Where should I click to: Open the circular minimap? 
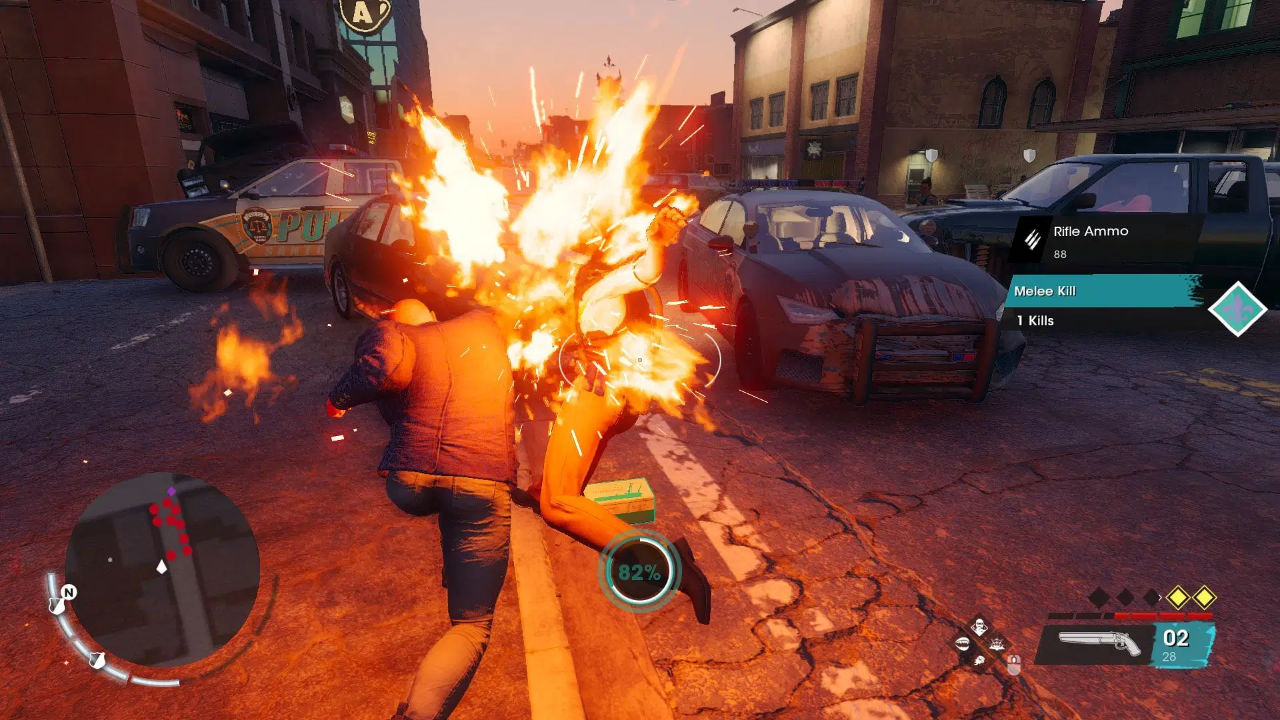pyautogui.click(x=162, y=570)
